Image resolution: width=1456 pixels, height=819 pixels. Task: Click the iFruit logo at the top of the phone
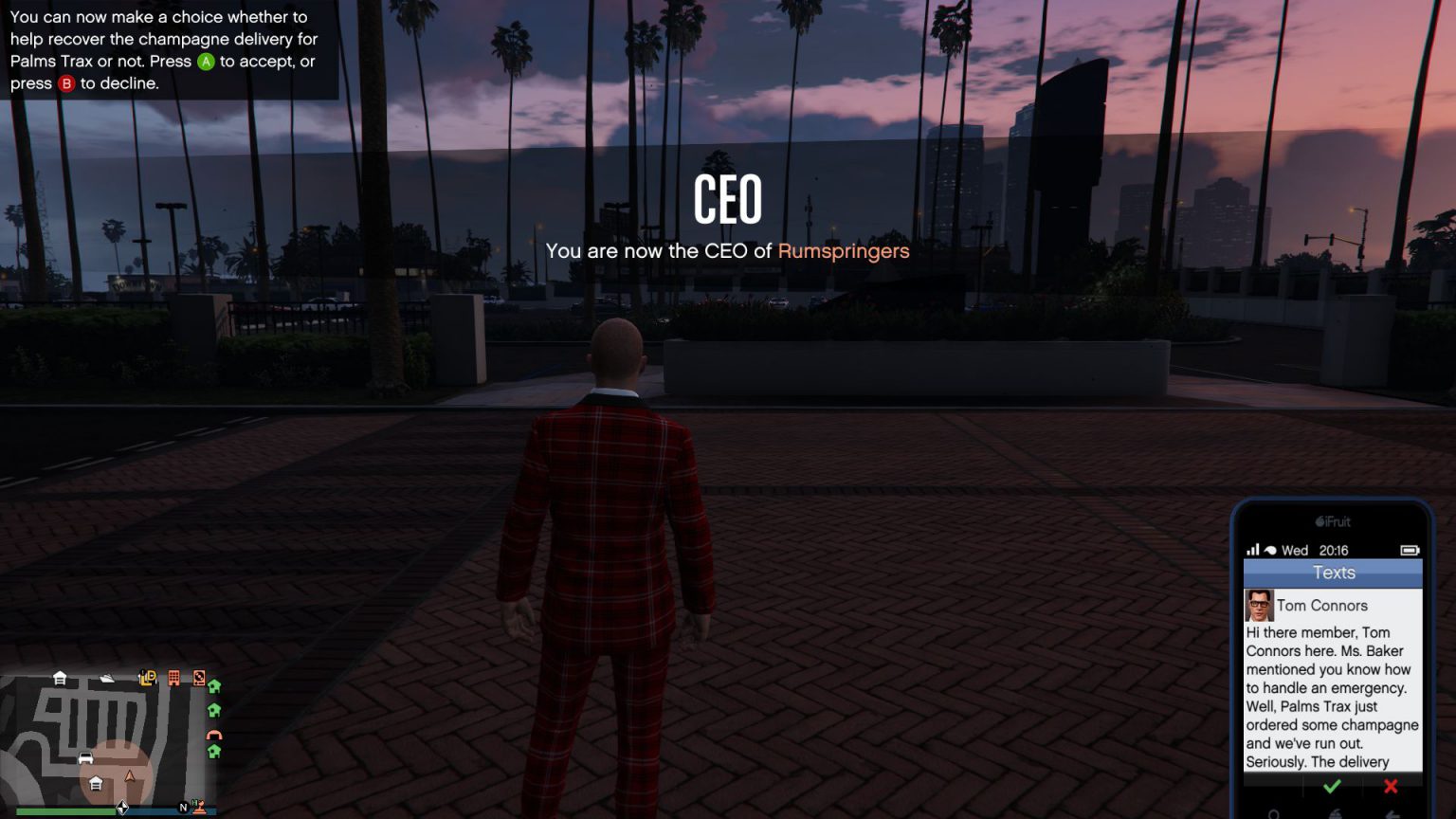tap(1333, 521)
